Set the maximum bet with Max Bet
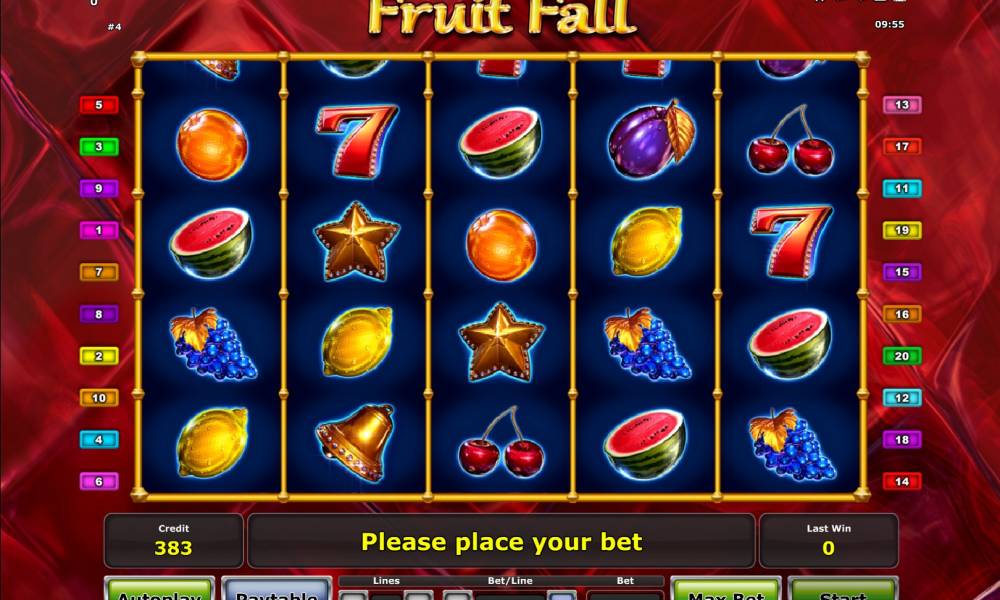Screen dimensions: 1000x600 click(725, 590)
